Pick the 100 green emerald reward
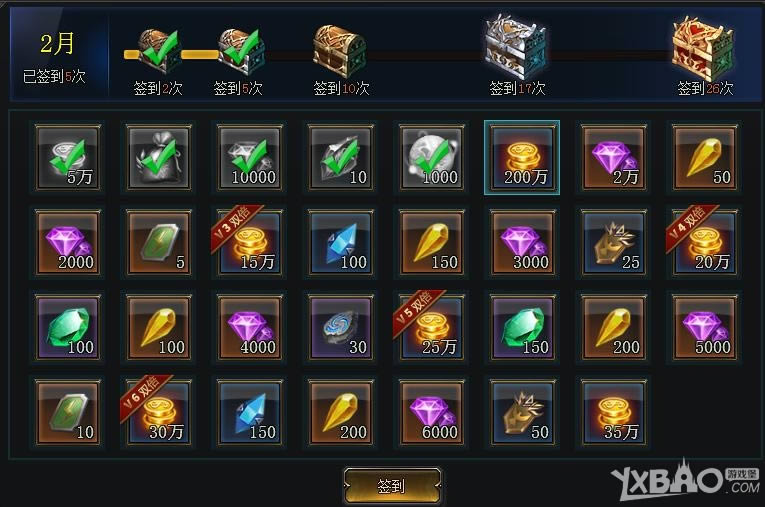This screenshot has height=507, width=765. [67, 327]
